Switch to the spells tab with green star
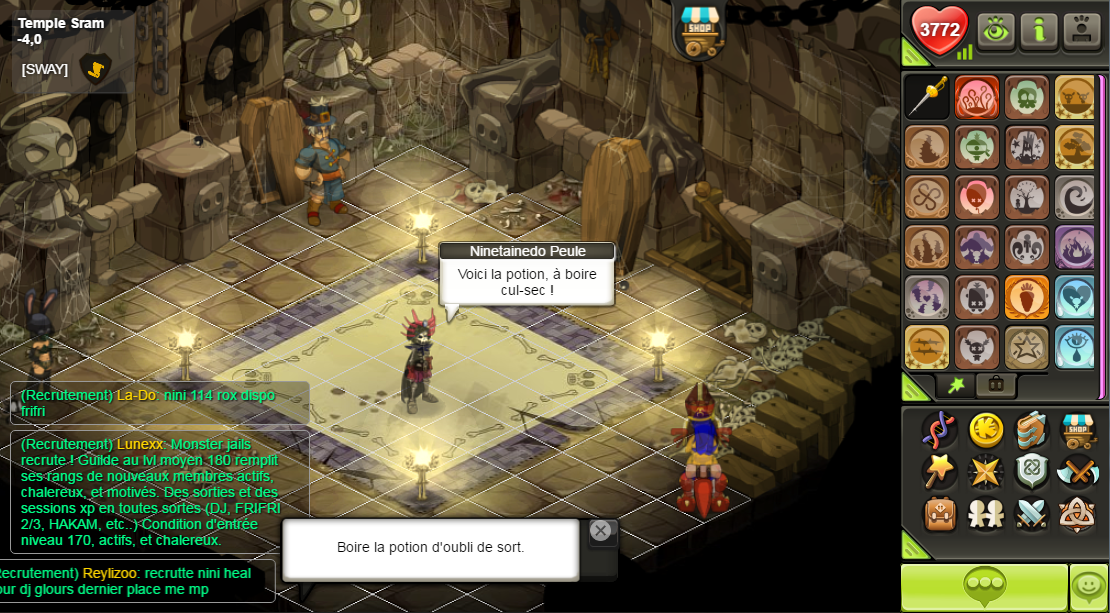 pyautogui.click(x=956, y=385)
